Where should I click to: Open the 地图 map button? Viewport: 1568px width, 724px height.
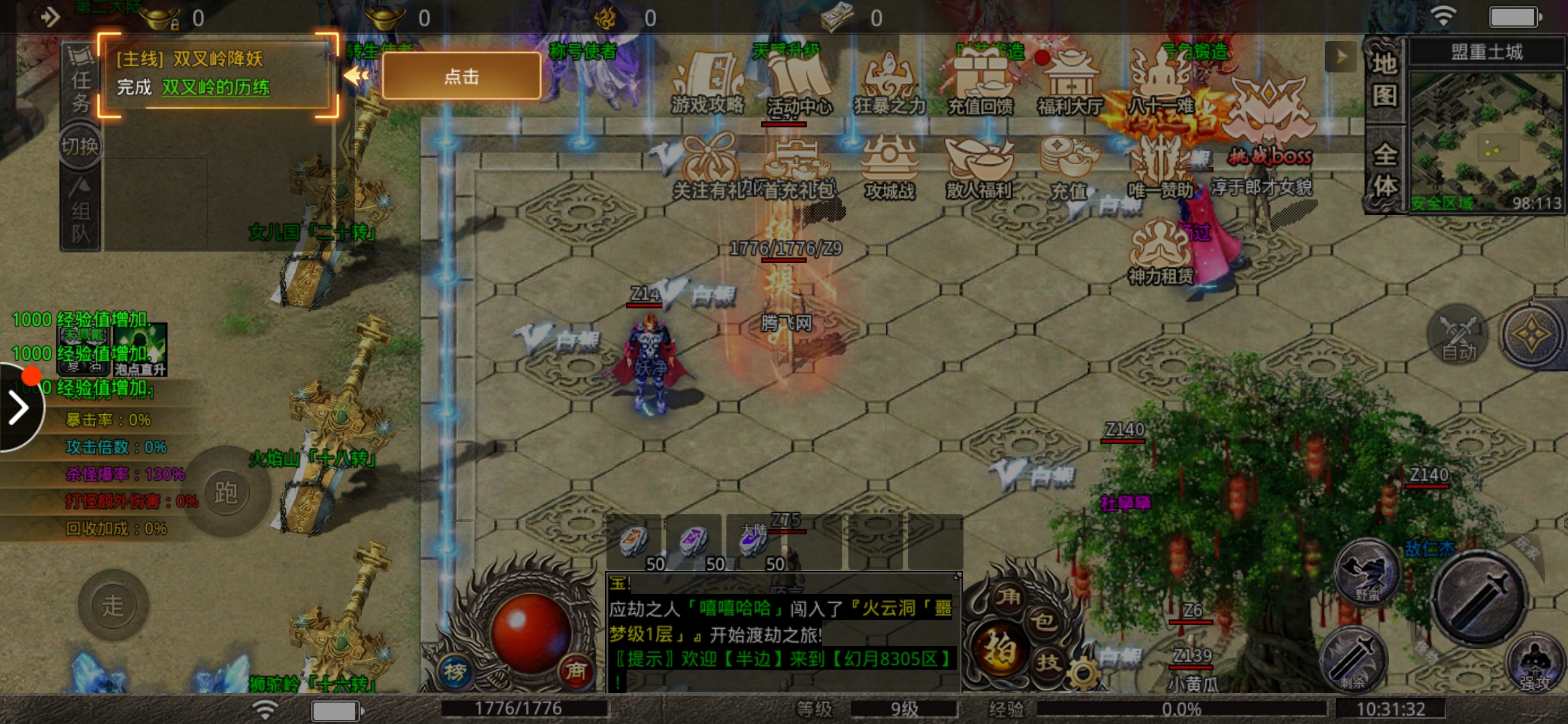1384,79
